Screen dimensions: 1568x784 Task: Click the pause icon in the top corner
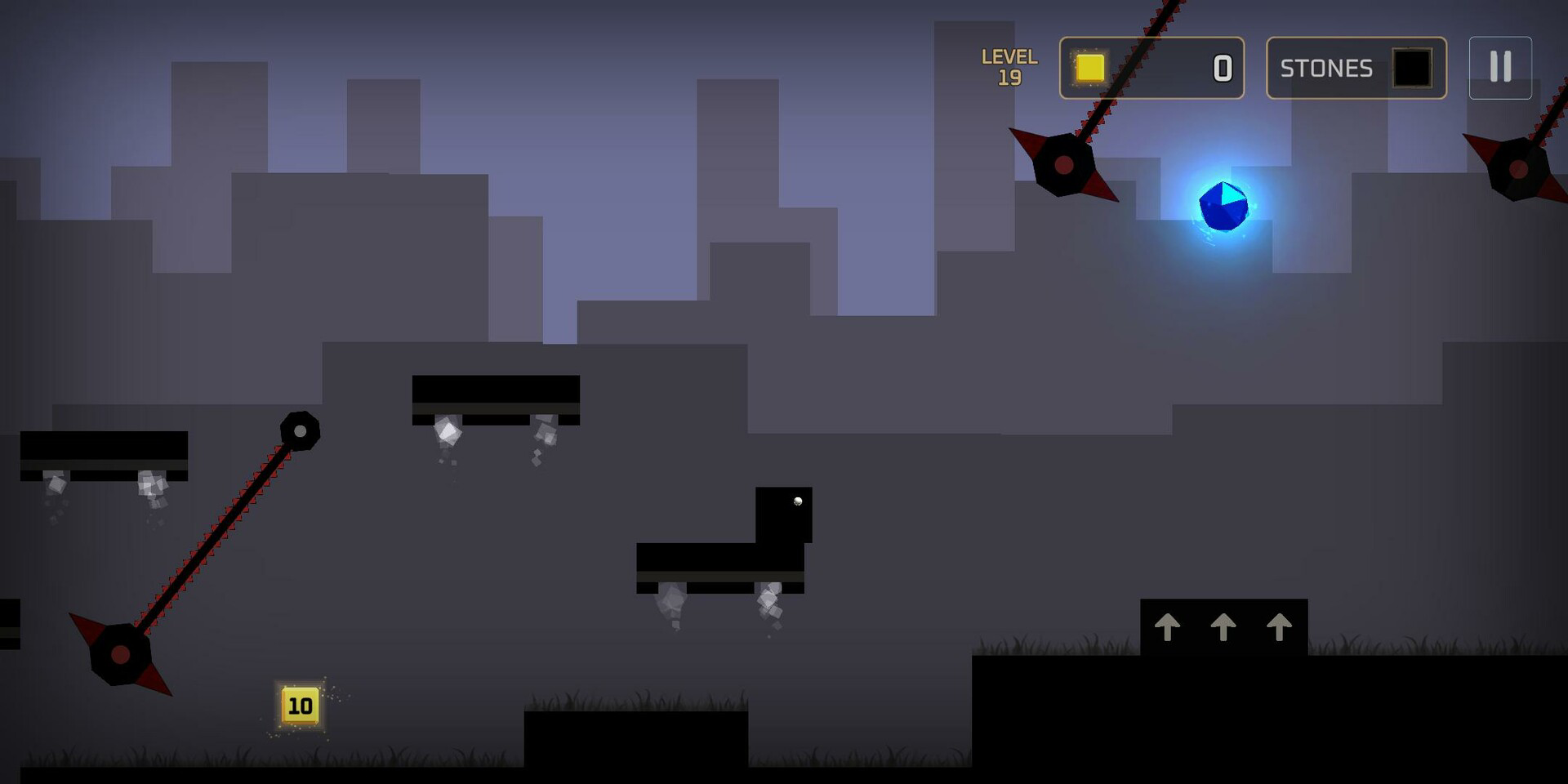[1499, 68]
